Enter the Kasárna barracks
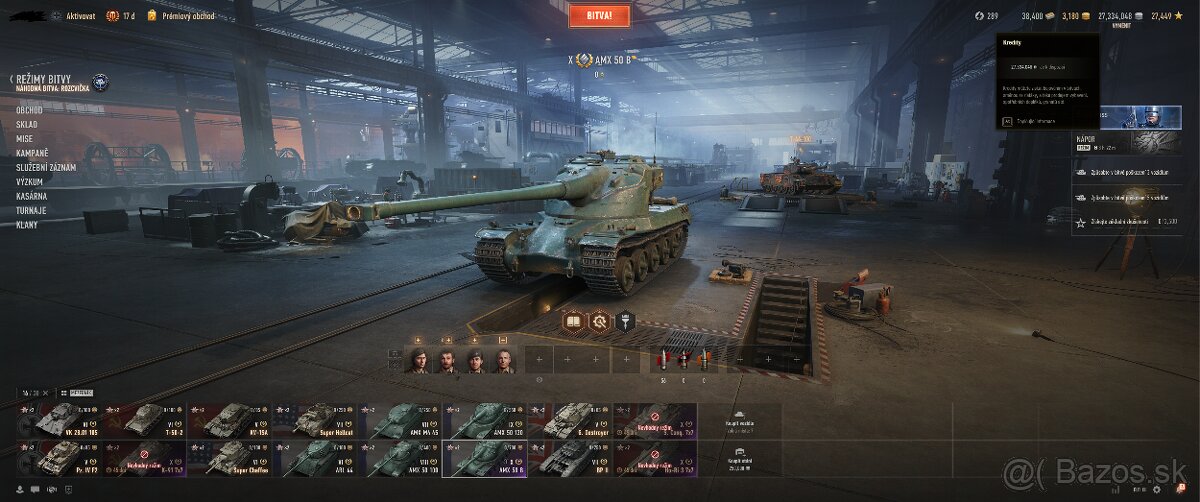 tap(32, 196)
